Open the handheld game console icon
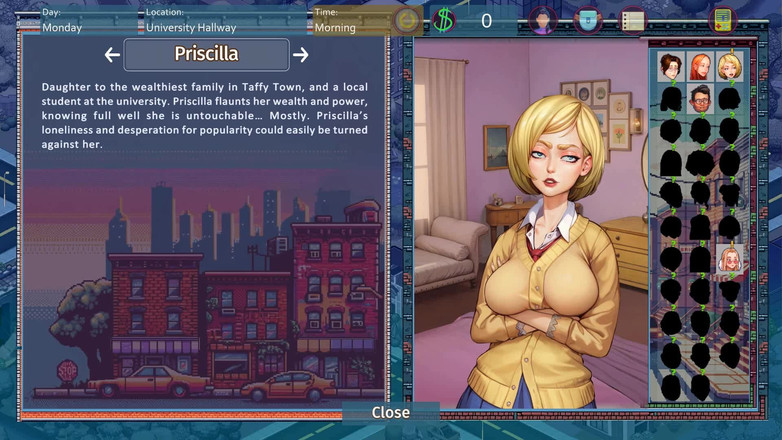This screenshot has width=782, height=440. 722,20
